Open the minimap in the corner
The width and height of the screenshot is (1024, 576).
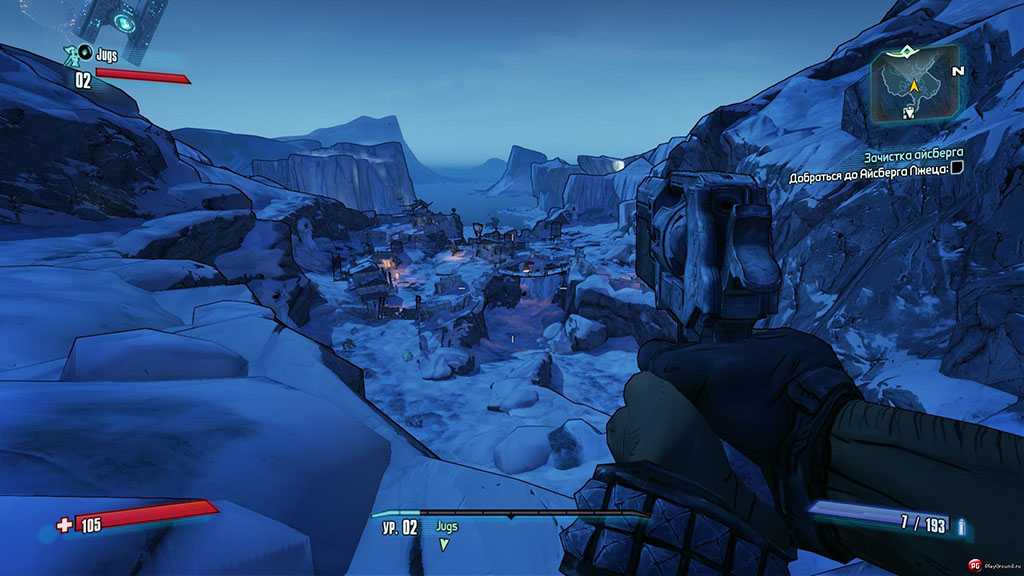(913, 86)
